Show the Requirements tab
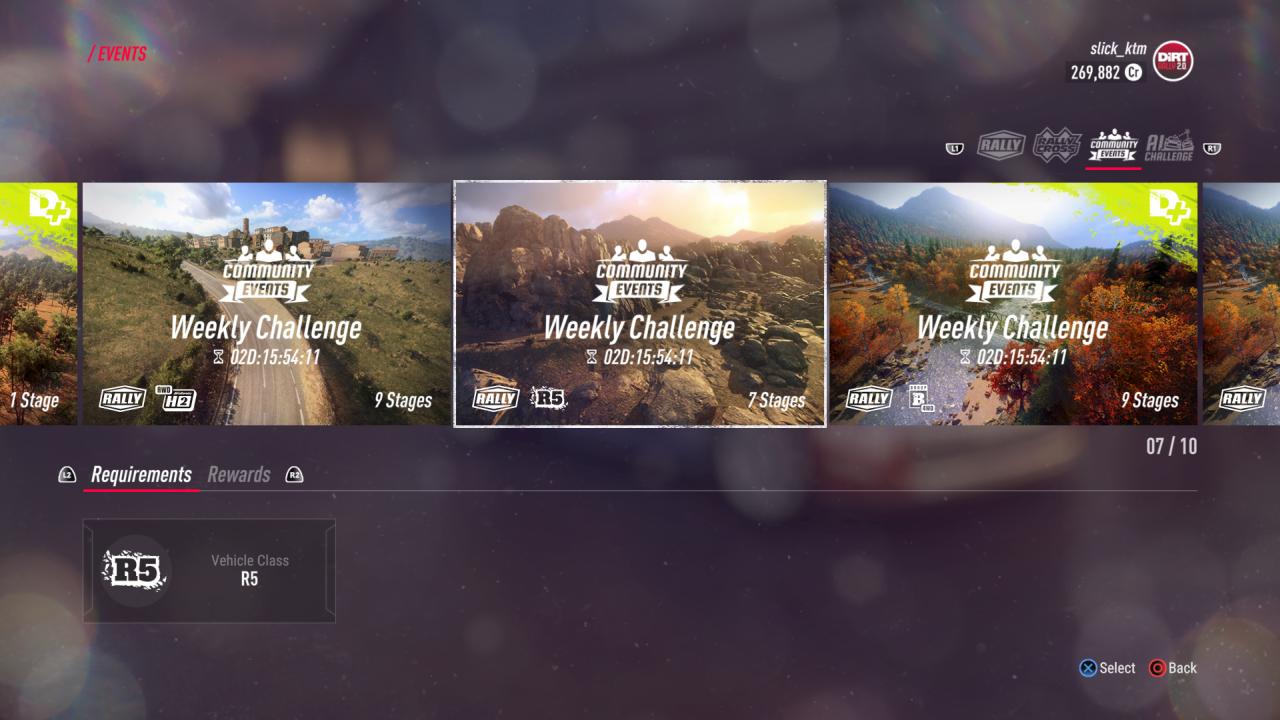1280x720 pixels. [x=141, y=475]
